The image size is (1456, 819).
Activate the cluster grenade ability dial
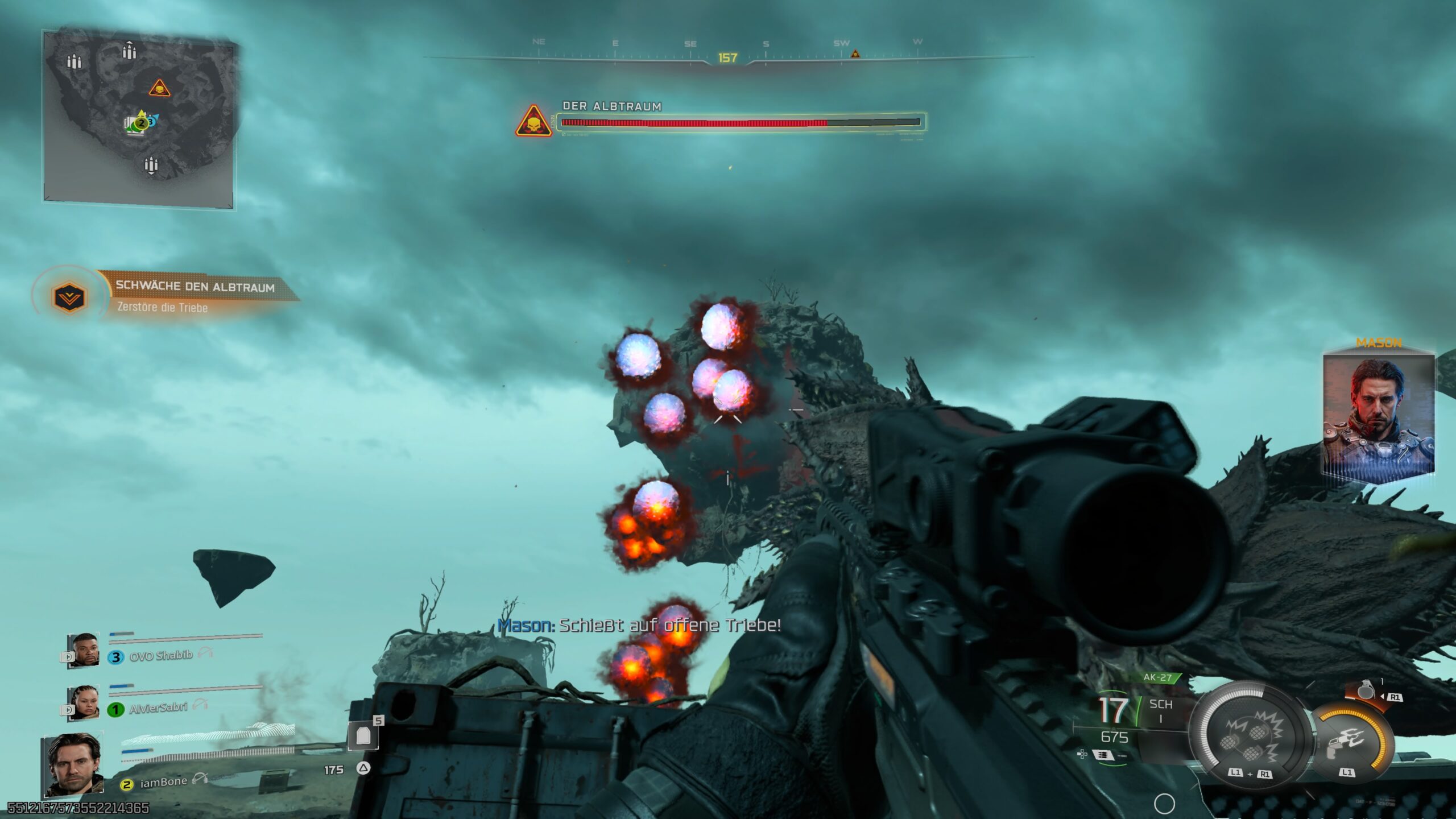(x=1250, y=738)
